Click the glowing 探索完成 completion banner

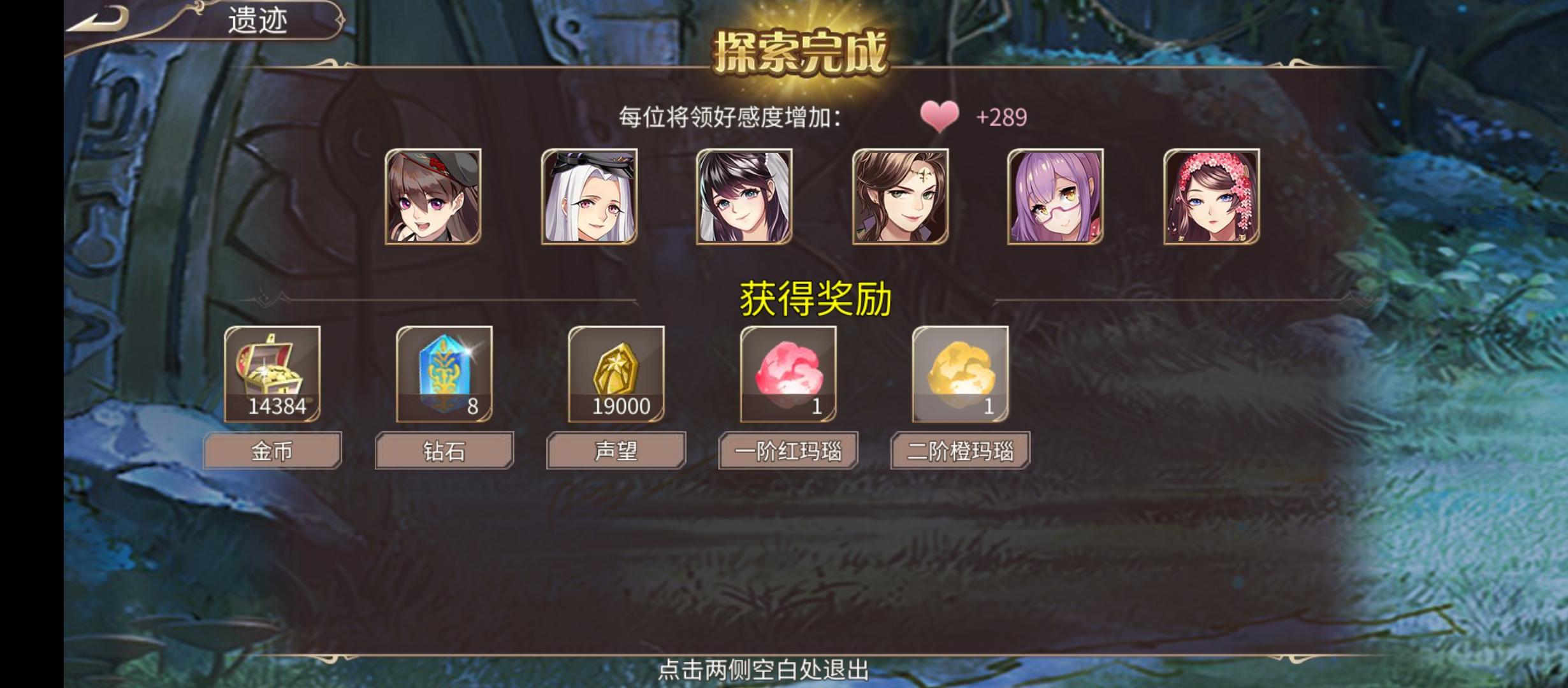pos(802,53)
